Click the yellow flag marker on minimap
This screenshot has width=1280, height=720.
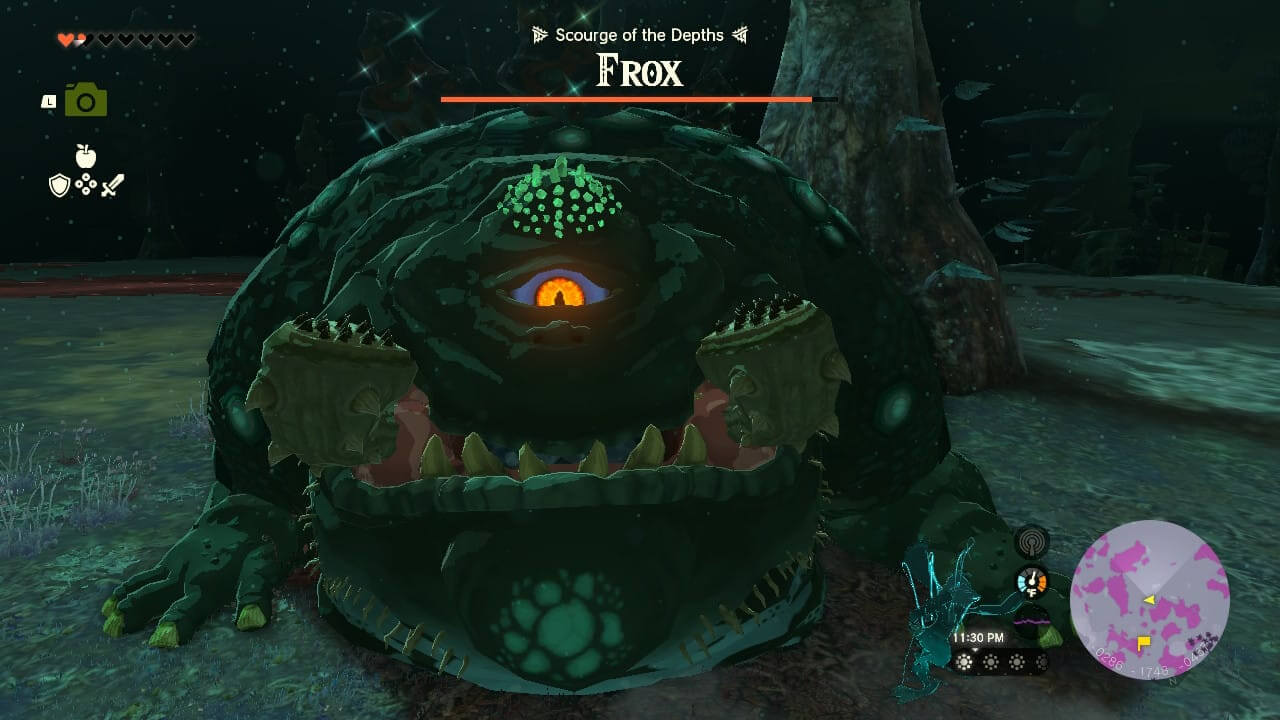click(x=1144, y=642)
